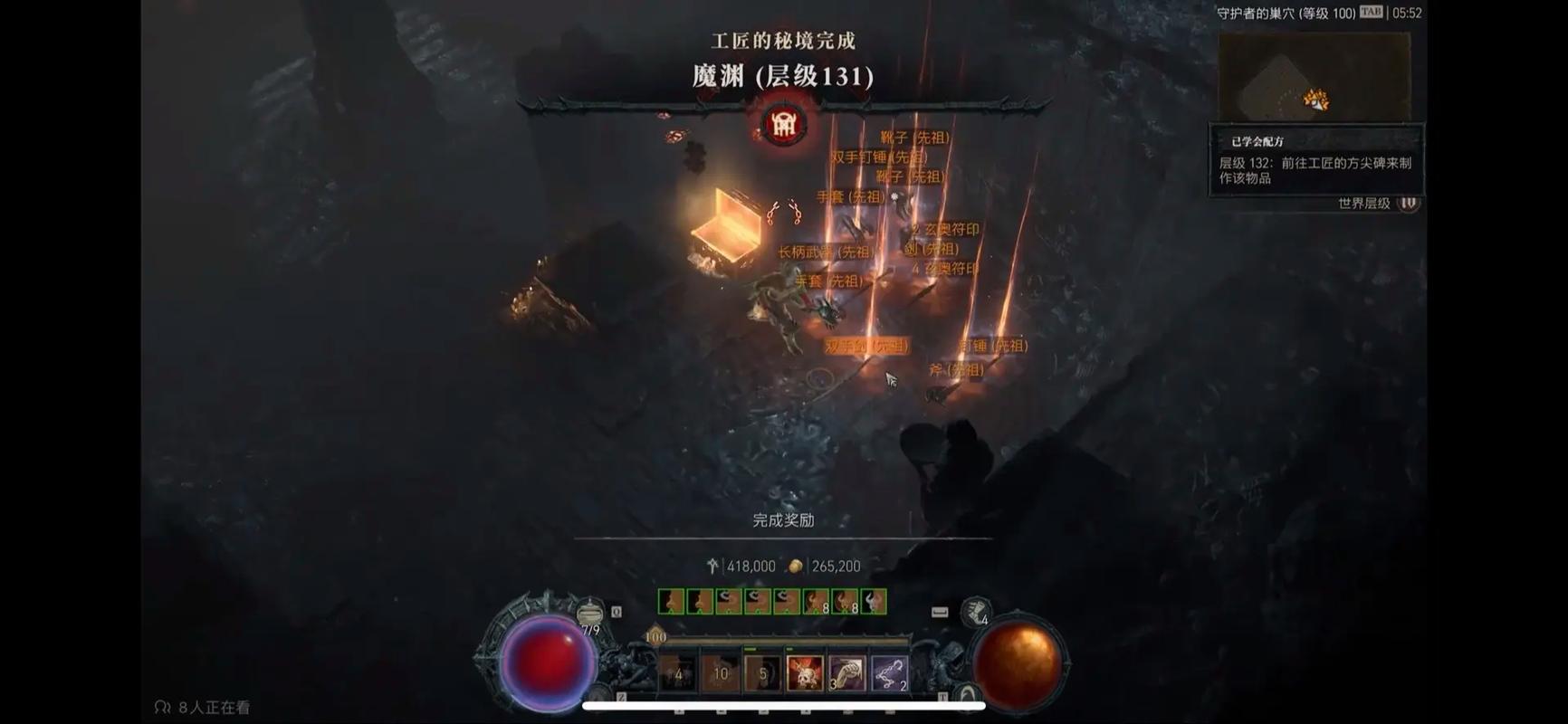Click the 守护者的巢穴 (等级 100) header

pos(1286,14)
